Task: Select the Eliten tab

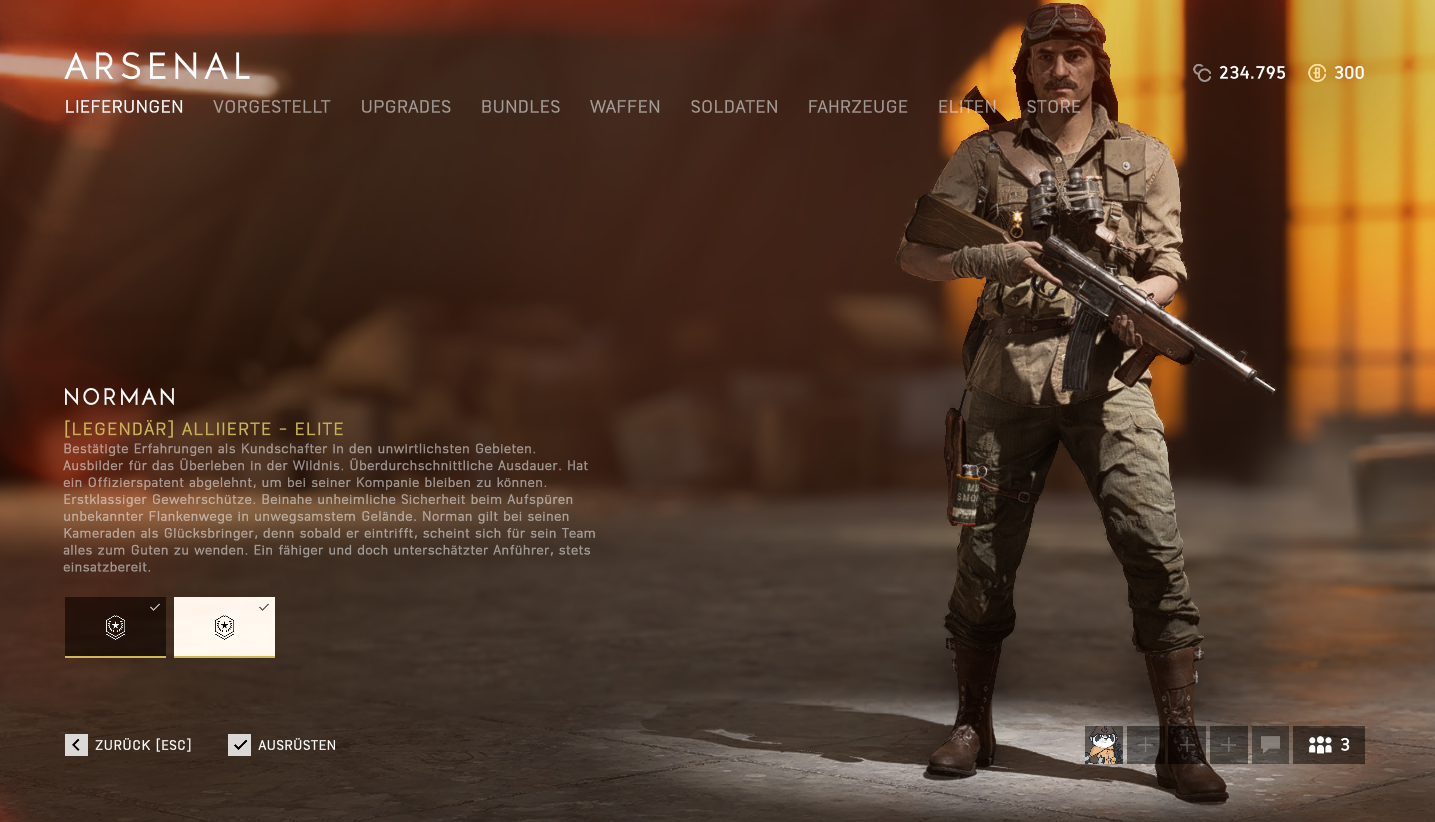Action: (x=967, y=107)
